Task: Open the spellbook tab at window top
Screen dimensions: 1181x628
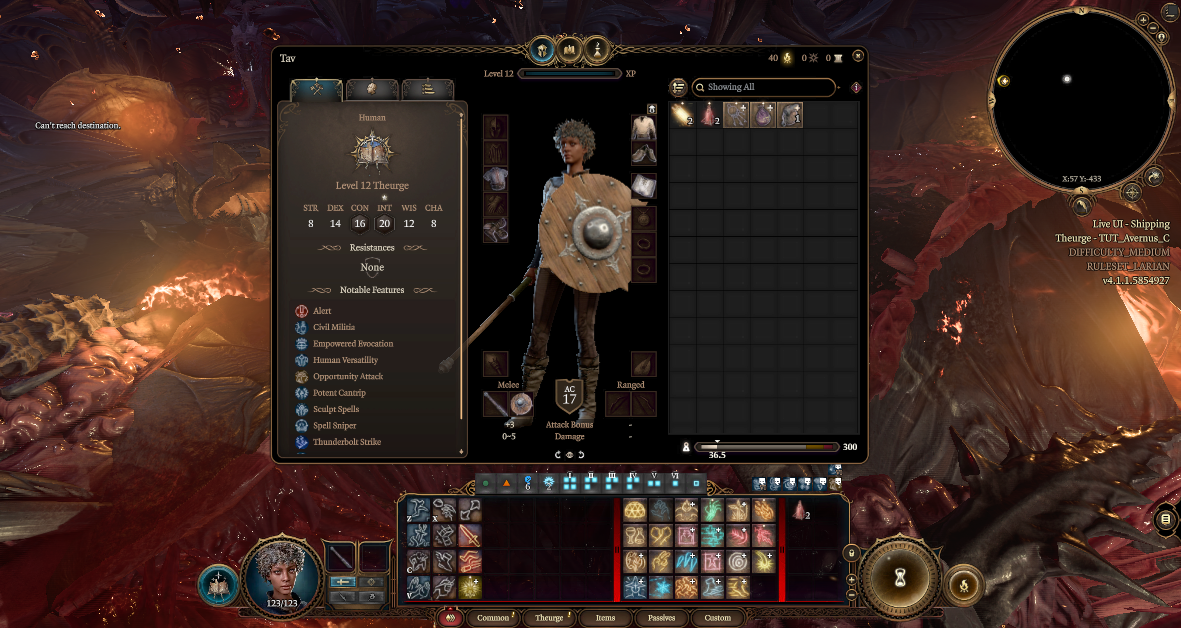Action: tap(570, 48)
